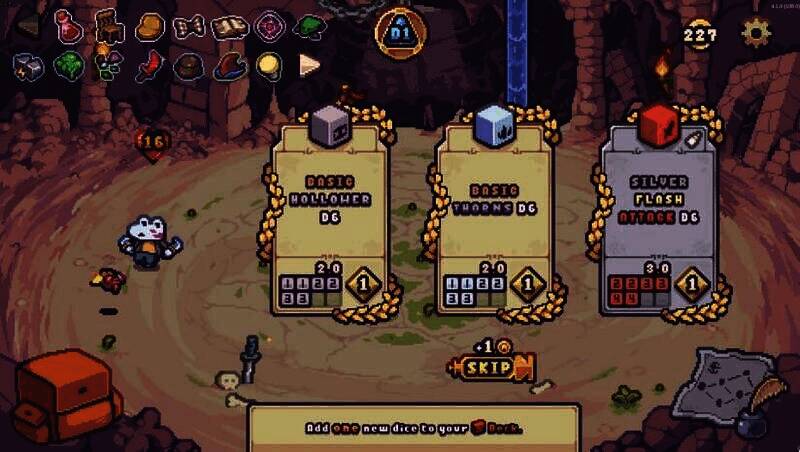The width and height of the screenshot is (800, 452).
Task: Select the Silver Flash Attack D6 card
Action: tap(659, 215)
